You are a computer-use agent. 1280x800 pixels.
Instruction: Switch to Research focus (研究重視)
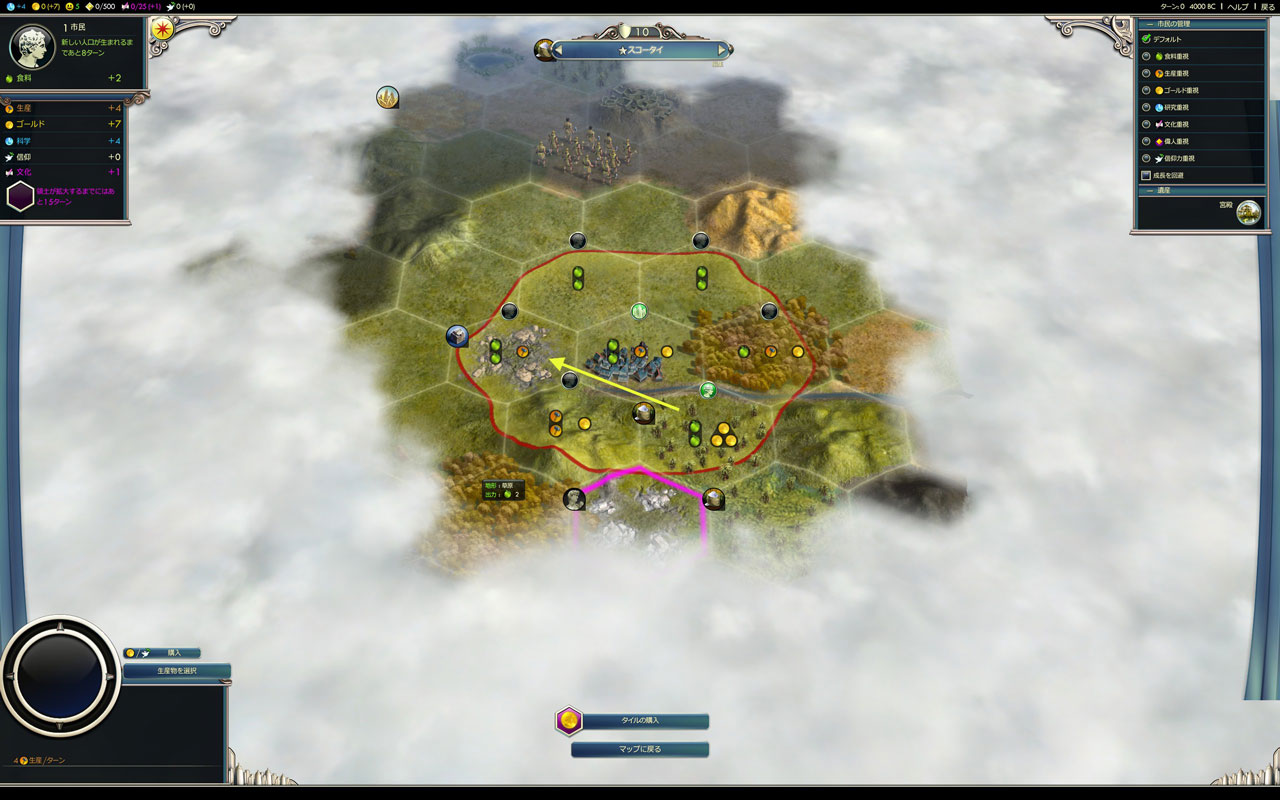pyautogui.click(x=1147, y=107)
